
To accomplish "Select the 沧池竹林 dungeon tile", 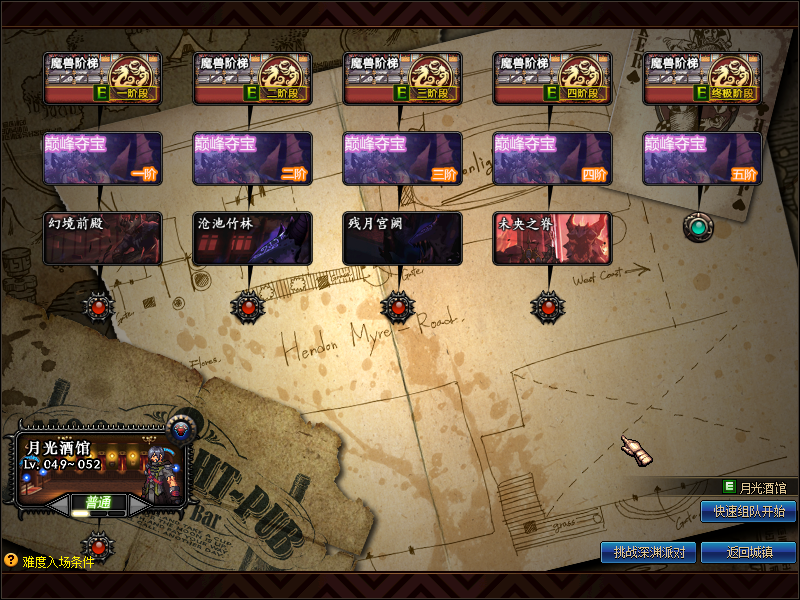I will pos(252,238).
